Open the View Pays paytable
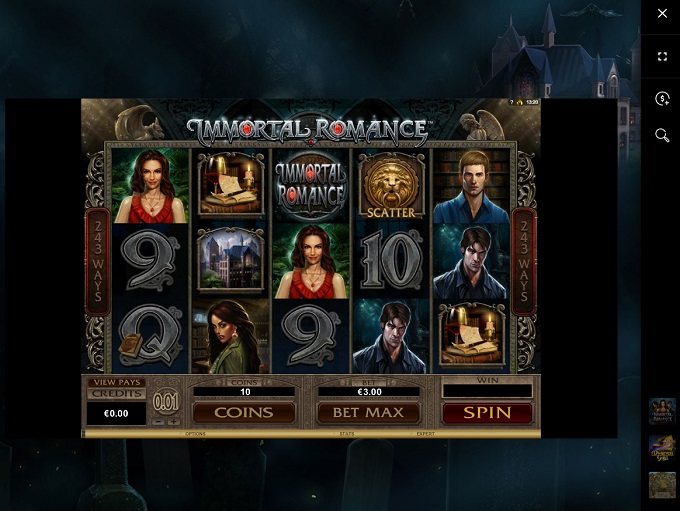680x511 pixels. click(116, 382)
